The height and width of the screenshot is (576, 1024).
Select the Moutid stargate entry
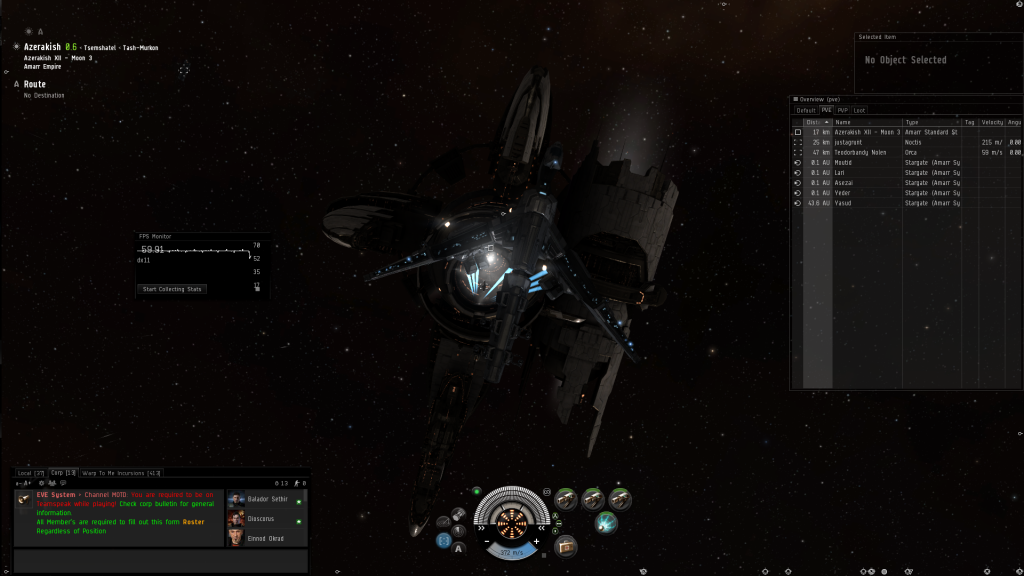pos(846,162)
